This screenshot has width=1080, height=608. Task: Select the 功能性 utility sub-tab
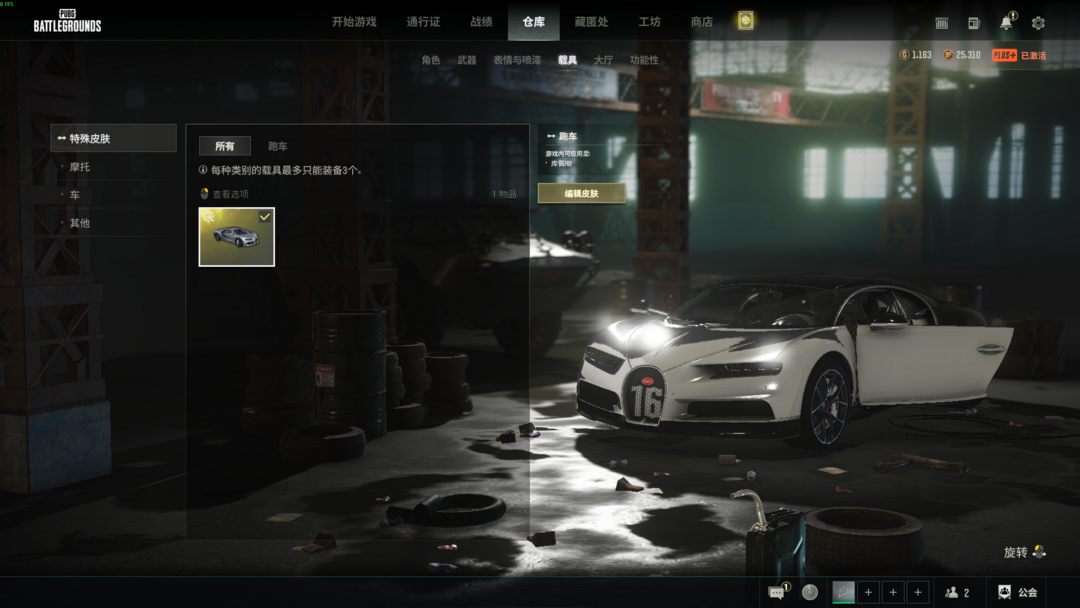[644, 60]
